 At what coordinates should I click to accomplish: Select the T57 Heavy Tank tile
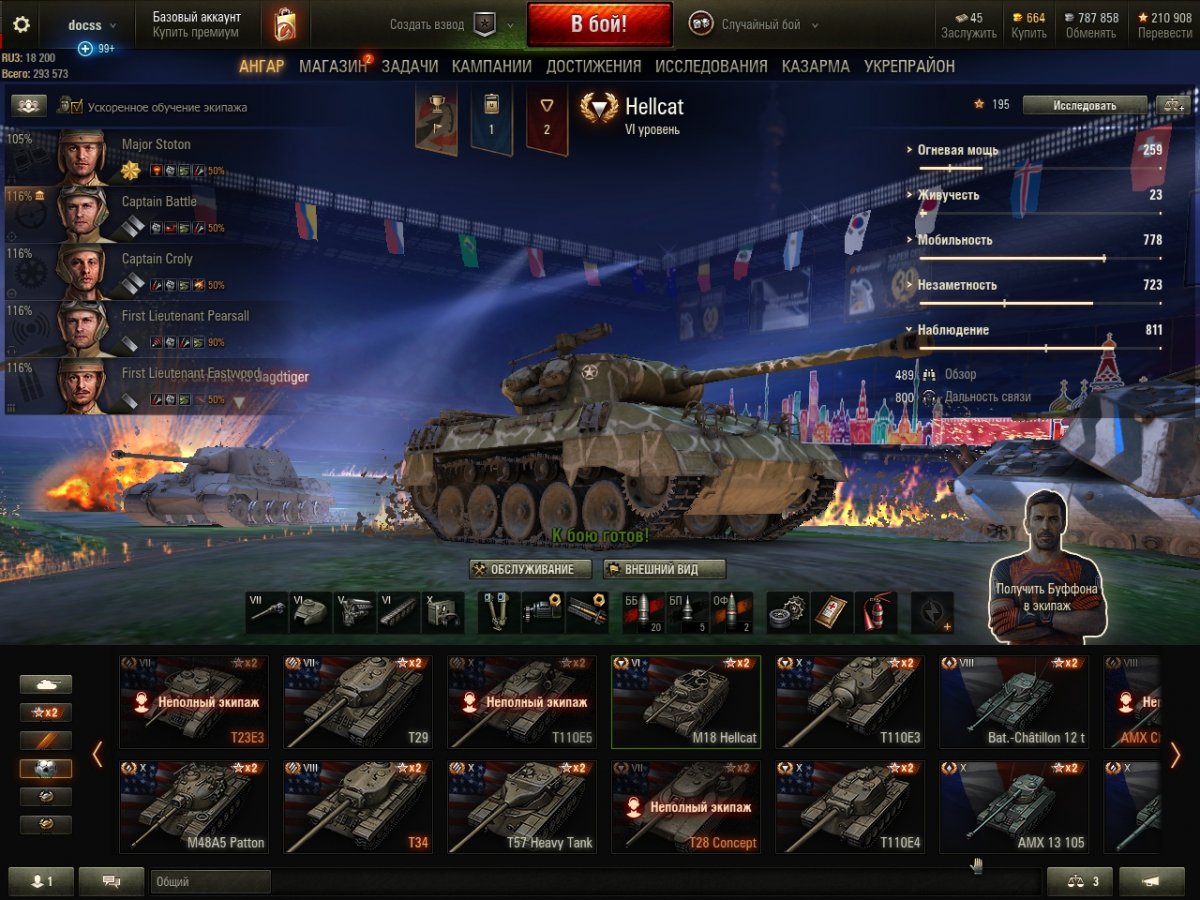coord(523,807)
